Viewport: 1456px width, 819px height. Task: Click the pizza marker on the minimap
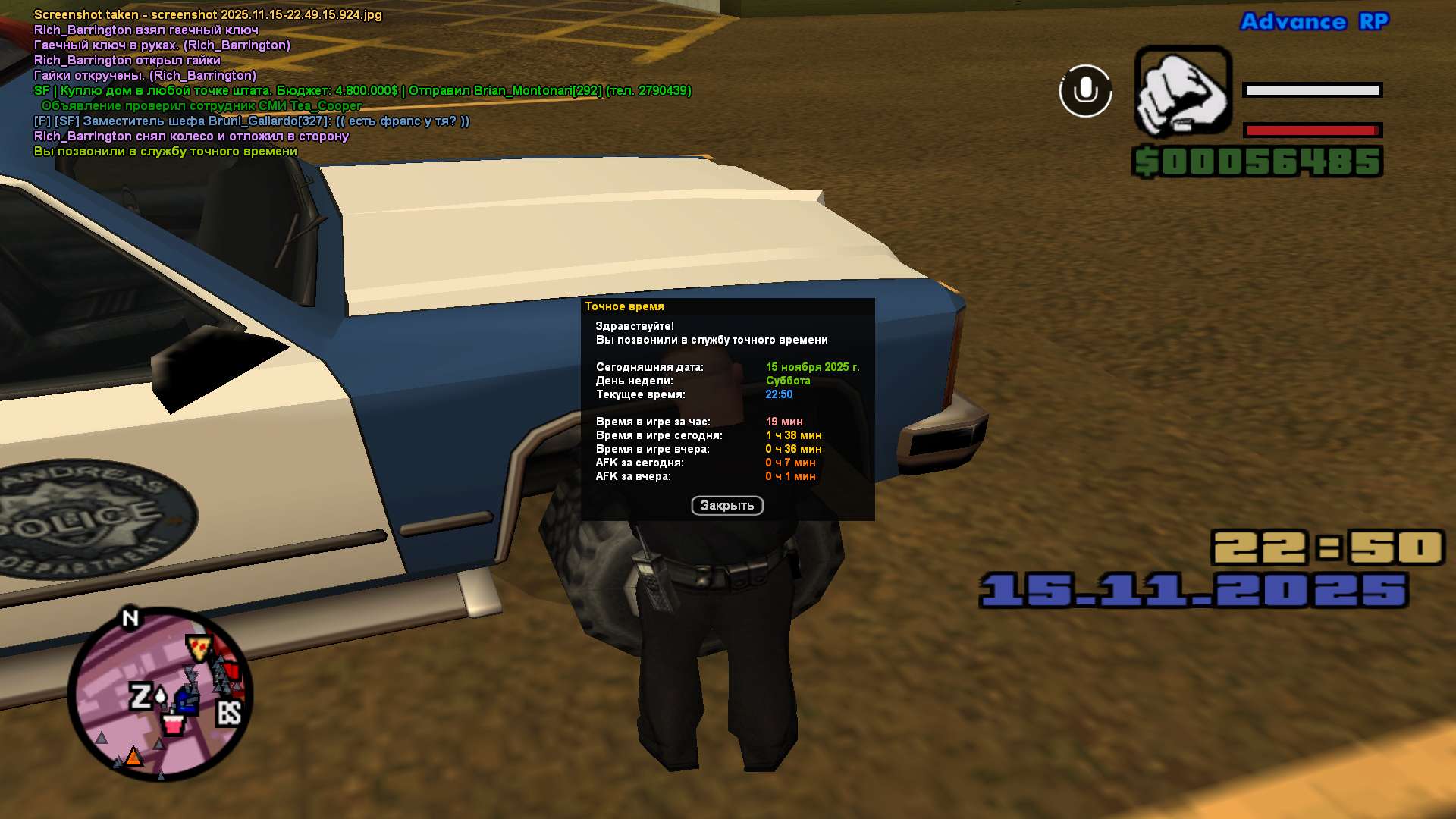199,648
